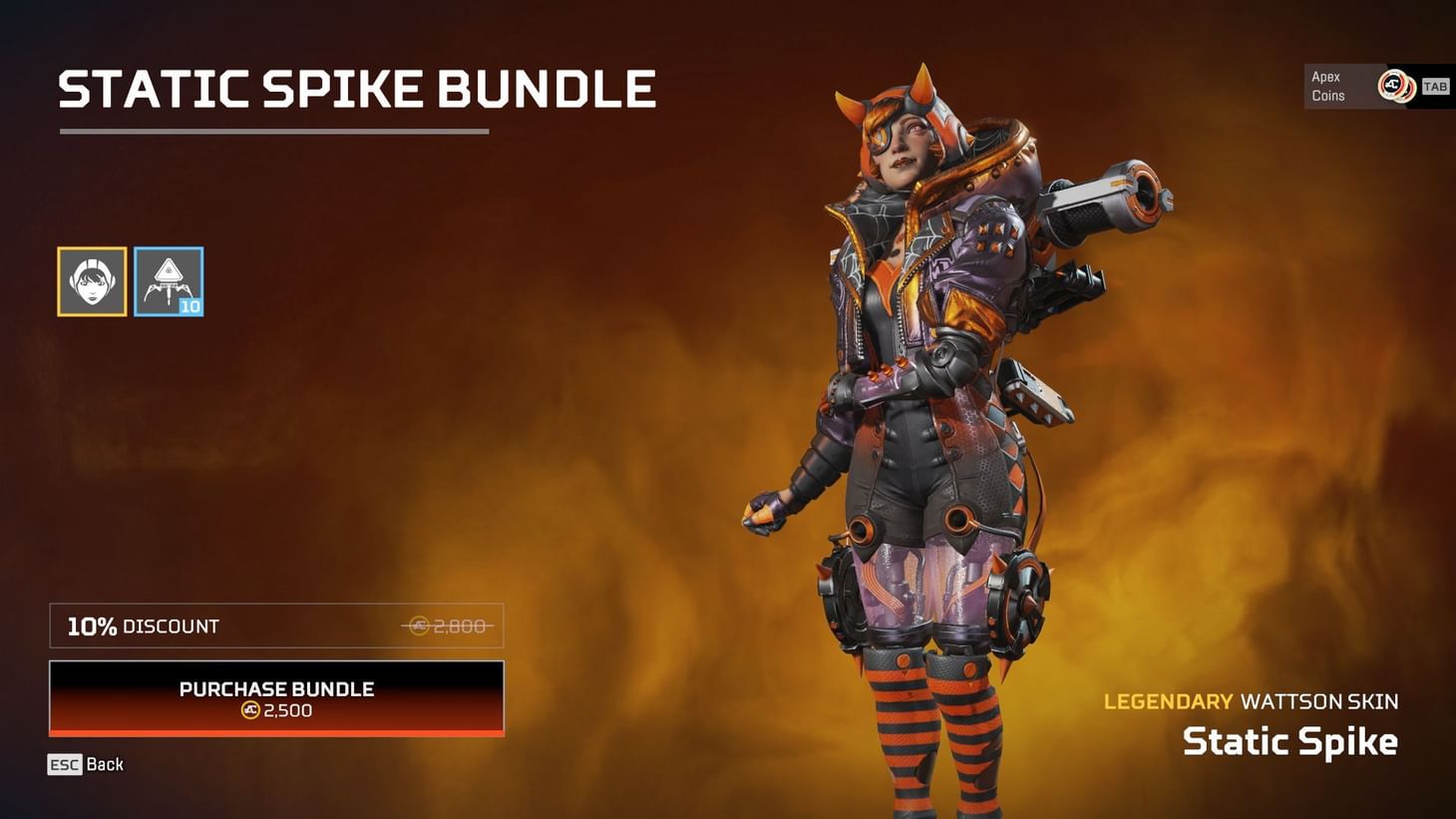
Task: Click the gold-bordered legendary item frame
Action: click(91, 280)
